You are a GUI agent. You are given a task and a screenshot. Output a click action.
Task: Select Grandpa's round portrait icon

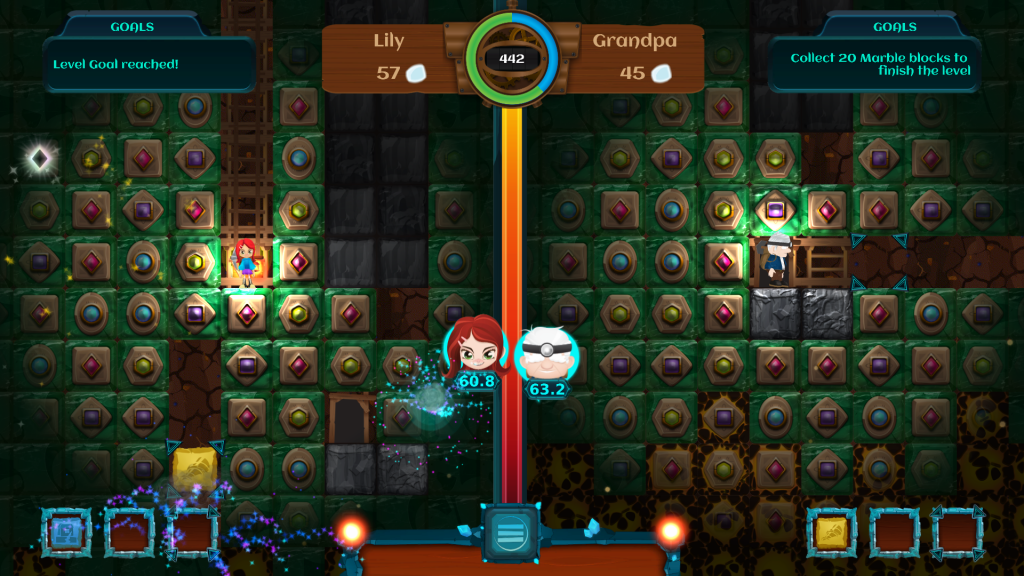click(x=546, y=353)
